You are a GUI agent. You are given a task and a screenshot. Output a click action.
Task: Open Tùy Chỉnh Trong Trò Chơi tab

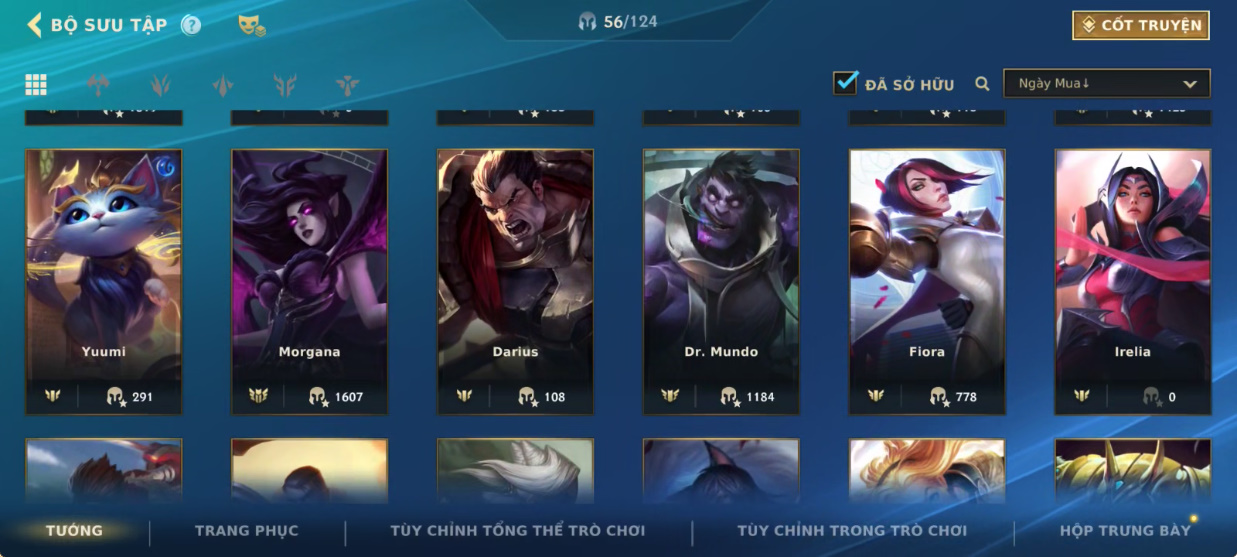point(852,531)
